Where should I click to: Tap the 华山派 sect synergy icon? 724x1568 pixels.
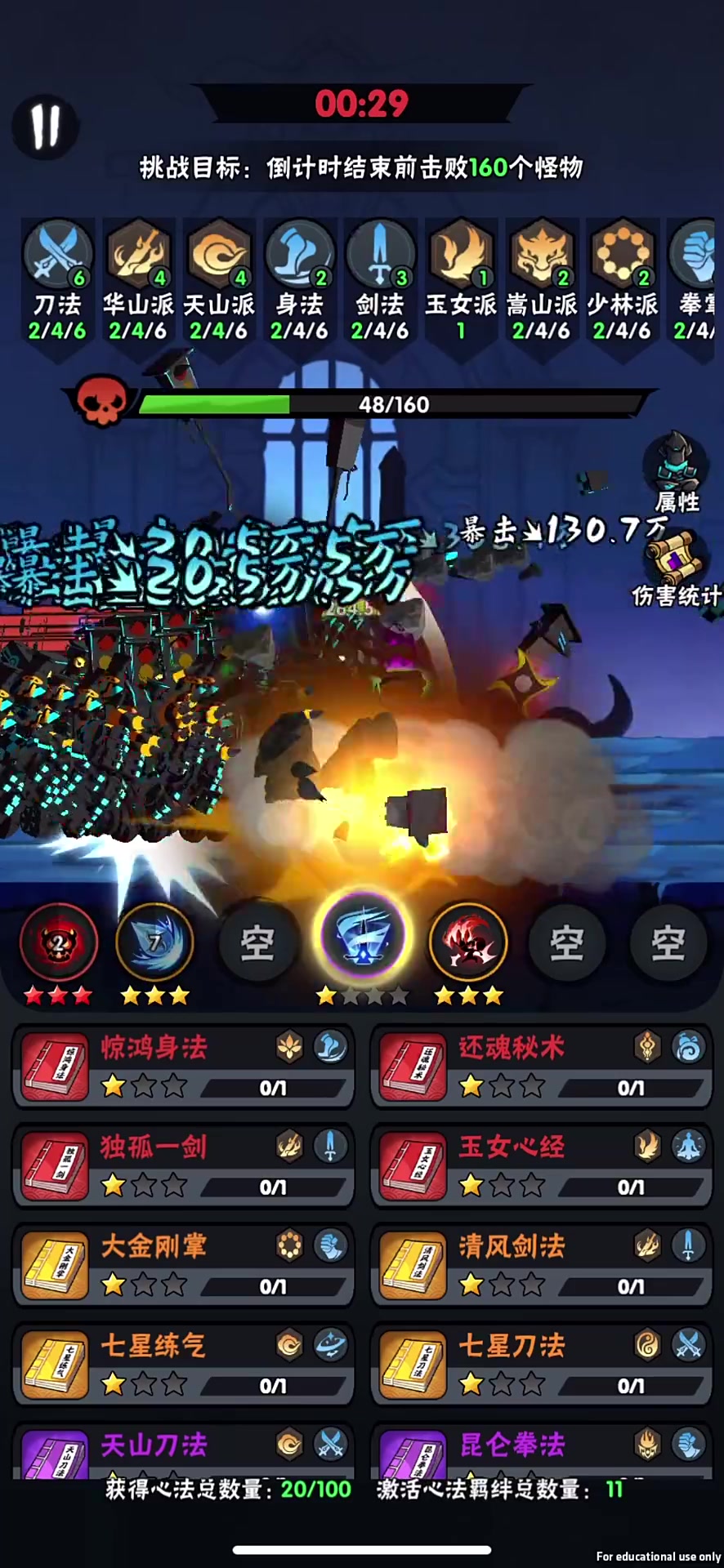[x=138, y=253]
